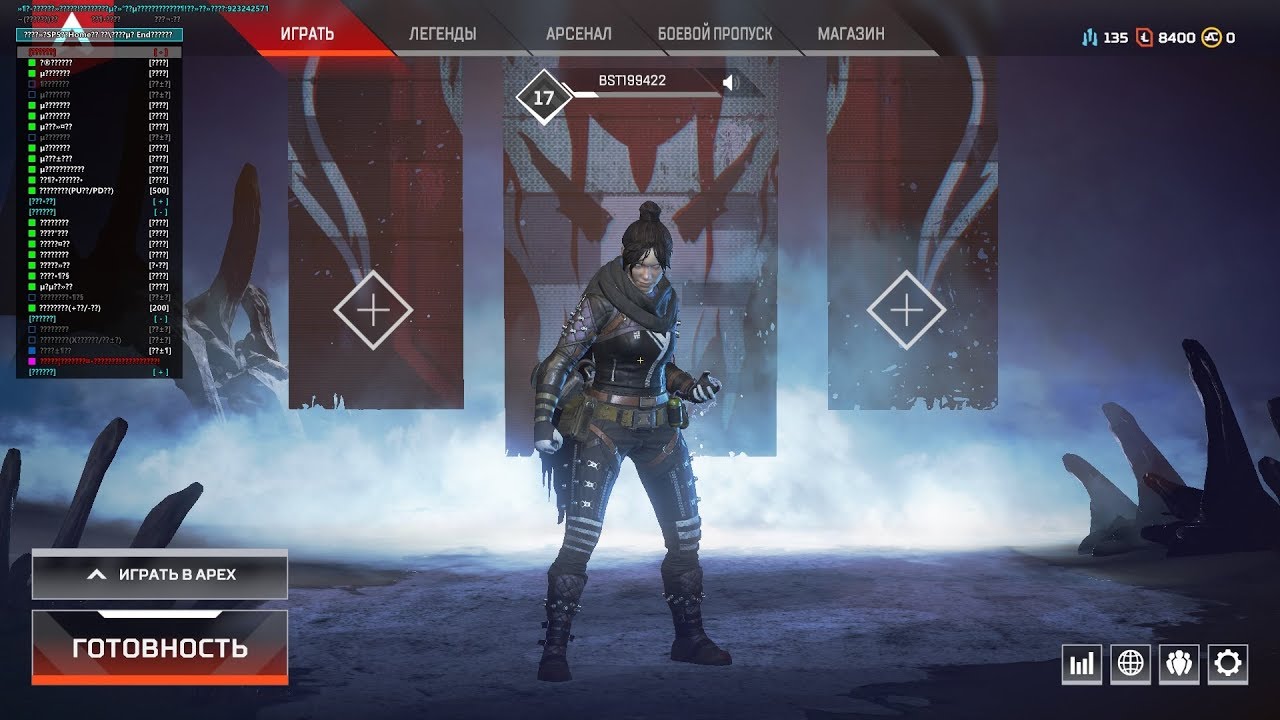Toggle the magenta checkbox in the overlay
The image size is (1280, 720).
33,361
